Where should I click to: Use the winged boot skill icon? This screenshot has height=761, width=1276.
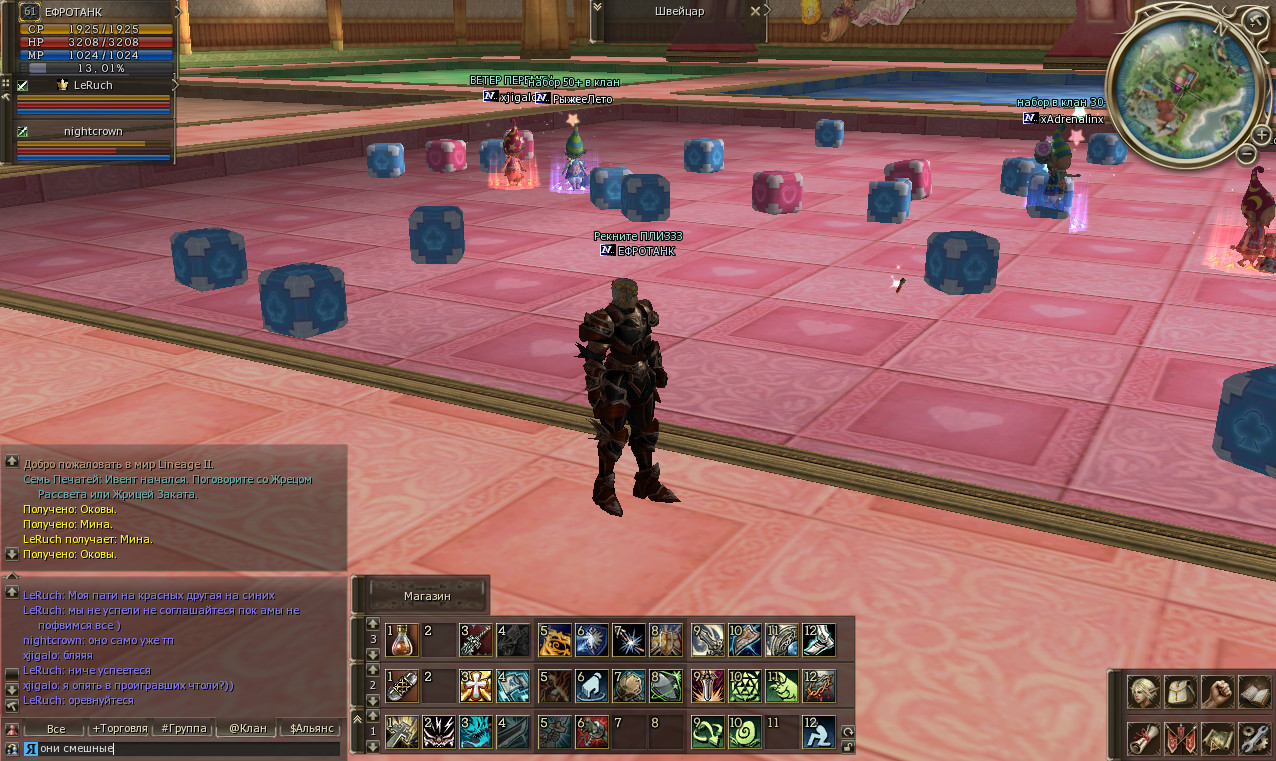tap(819, 640)
